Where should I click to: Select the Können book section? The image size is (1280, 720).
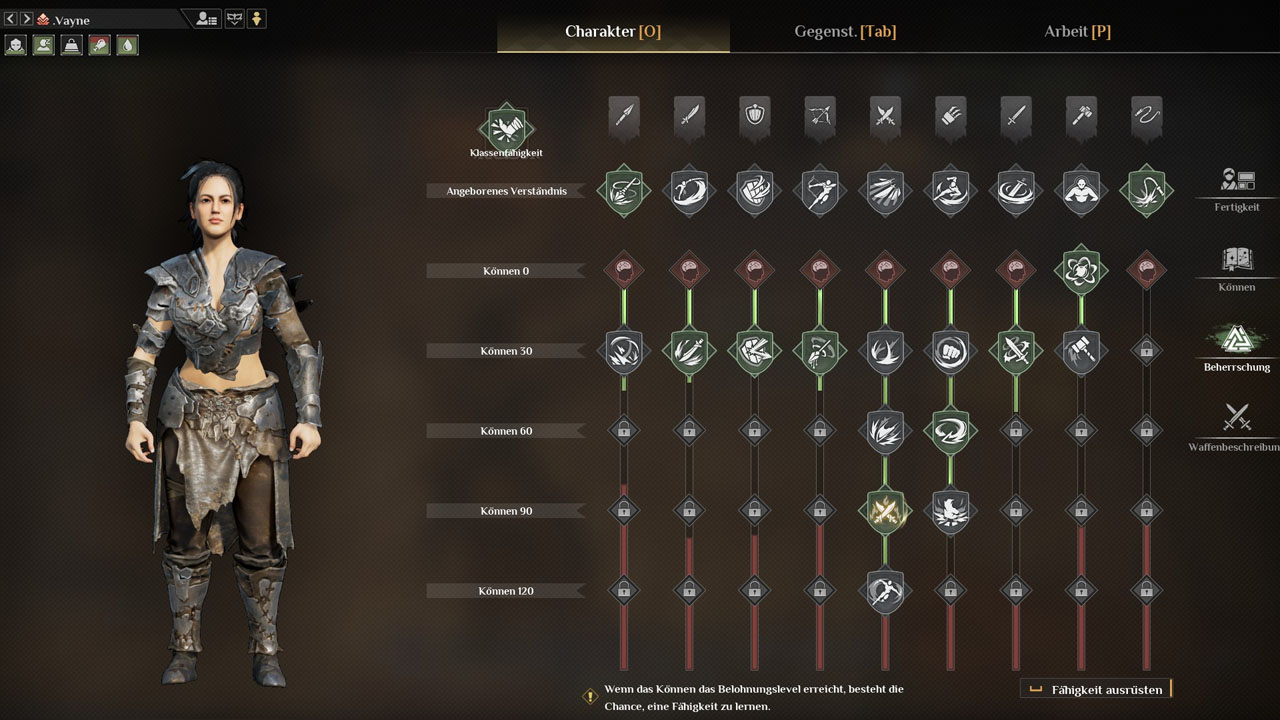coord(1237,267)
